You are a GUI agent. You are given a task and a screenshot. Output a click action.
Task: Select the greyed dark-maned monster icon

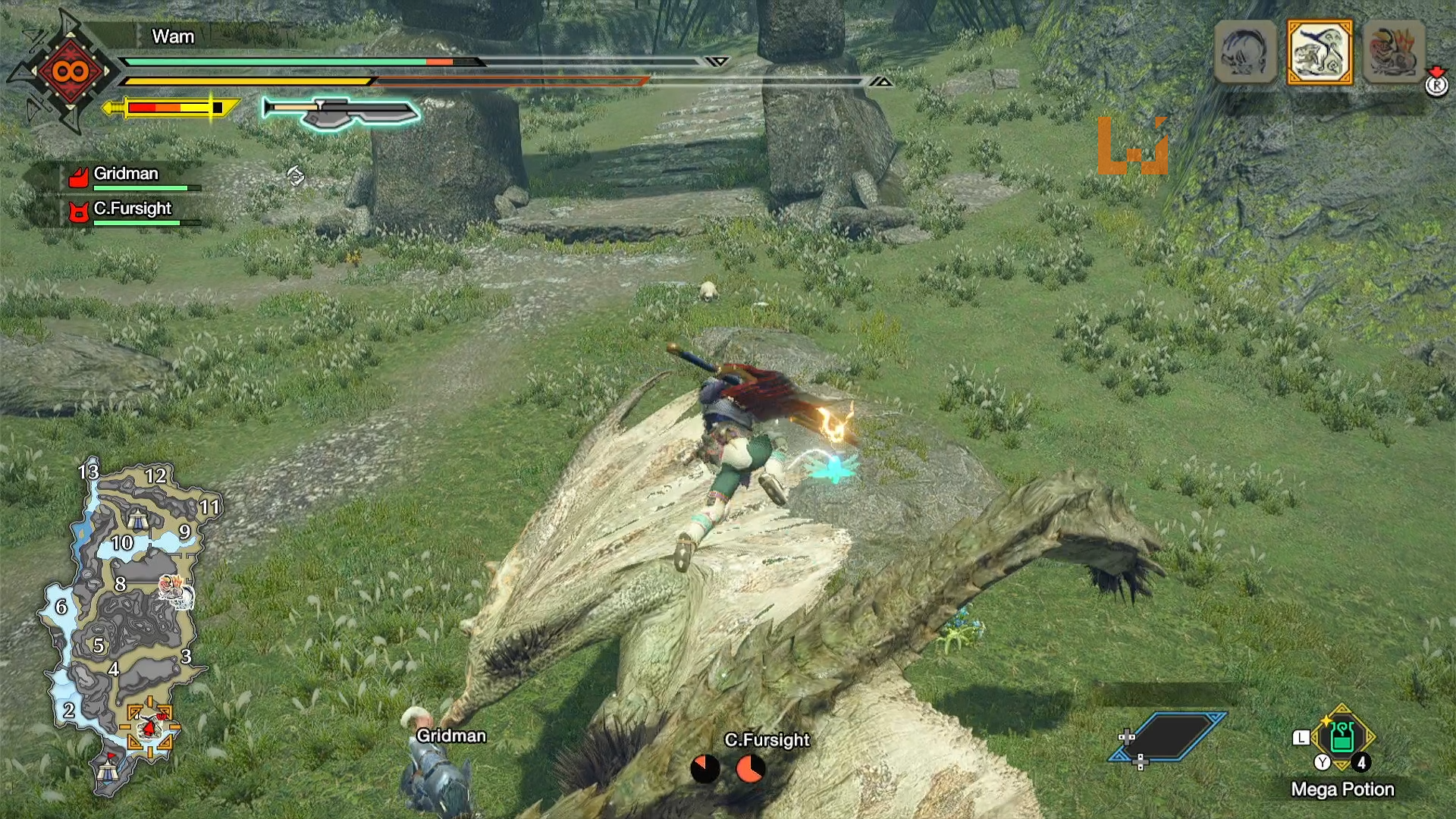point(1245,52)
